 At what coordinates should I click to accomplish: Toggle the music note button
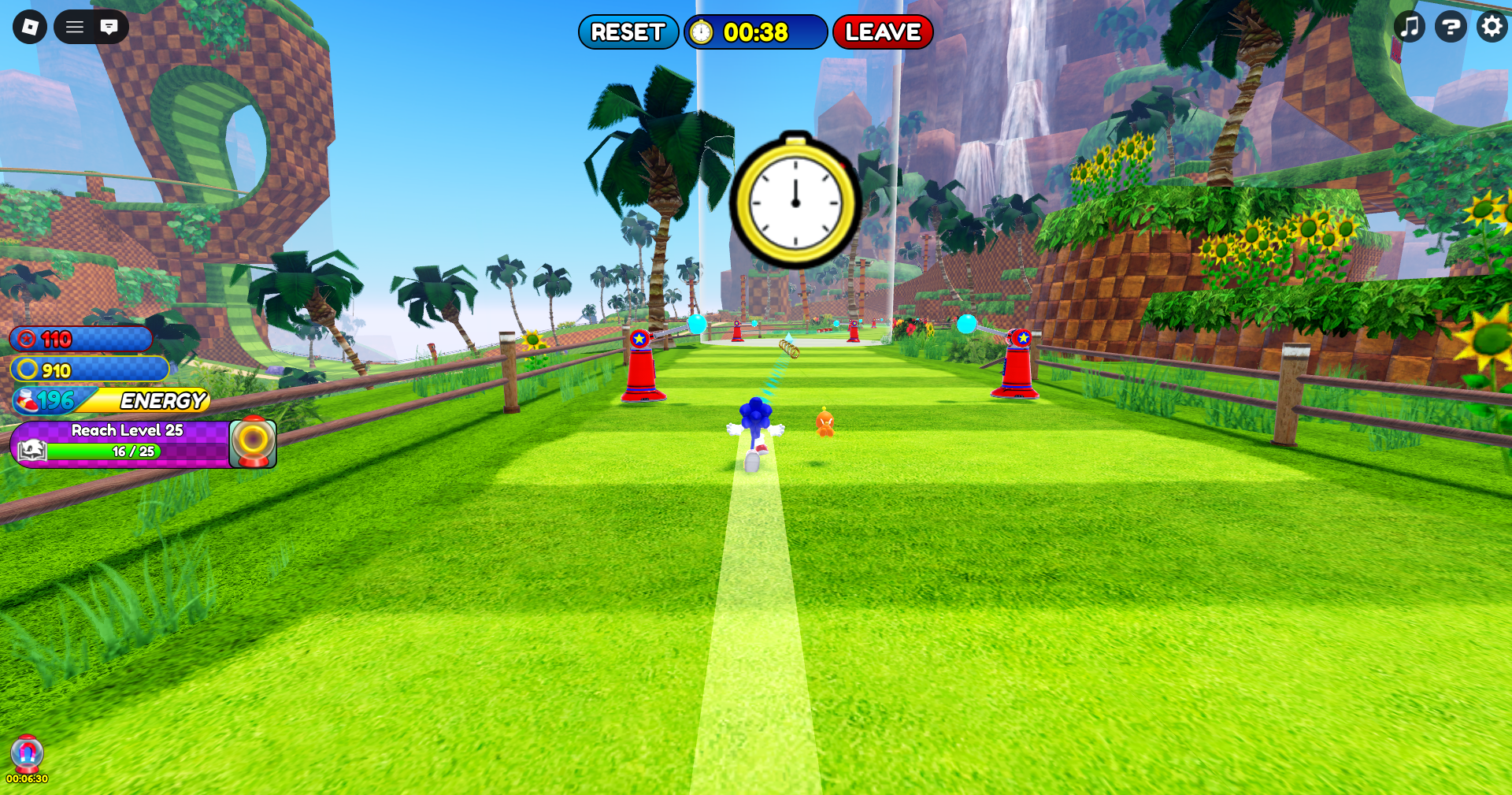tap(1410, 27)
